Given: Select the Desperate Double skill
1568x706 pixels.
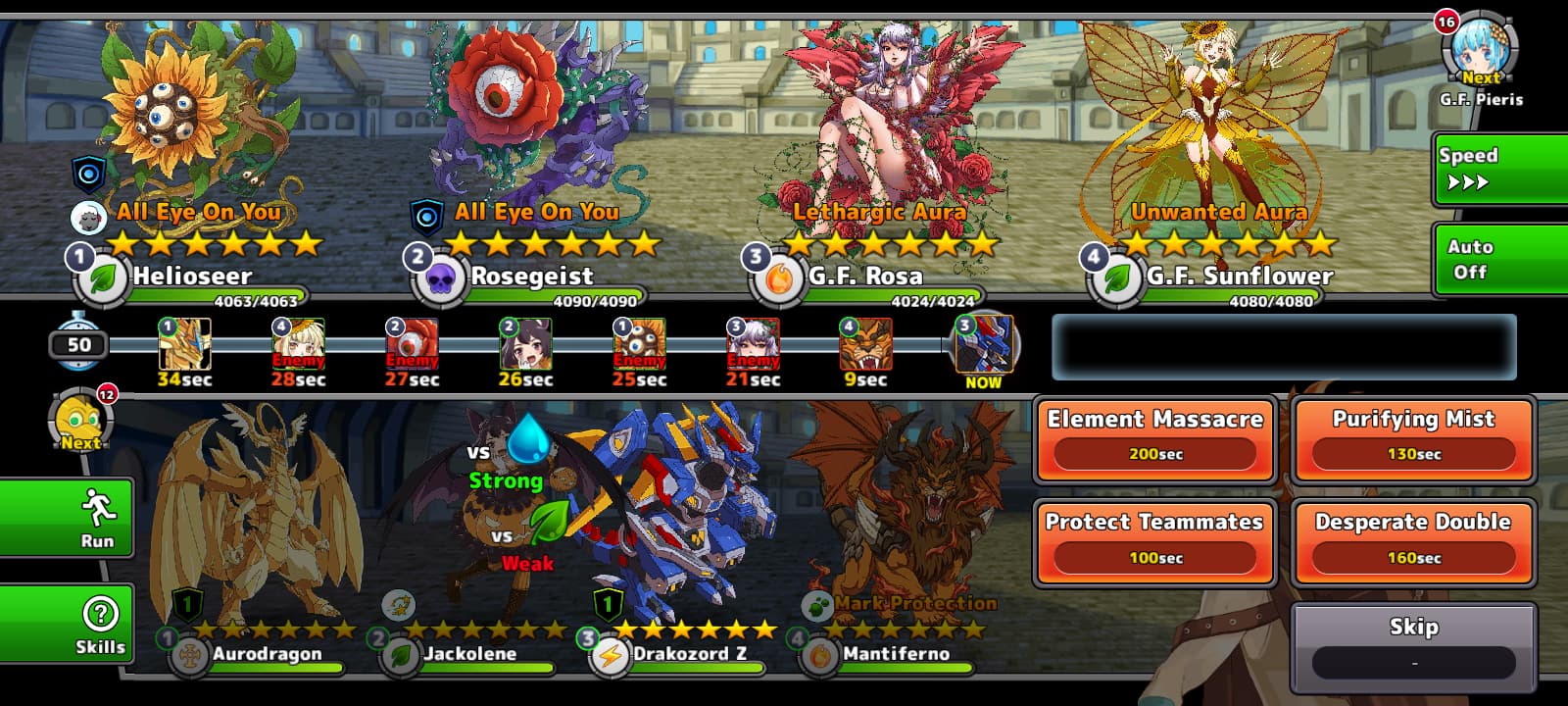Looking at the screenshot, I should coord(1413,542).
